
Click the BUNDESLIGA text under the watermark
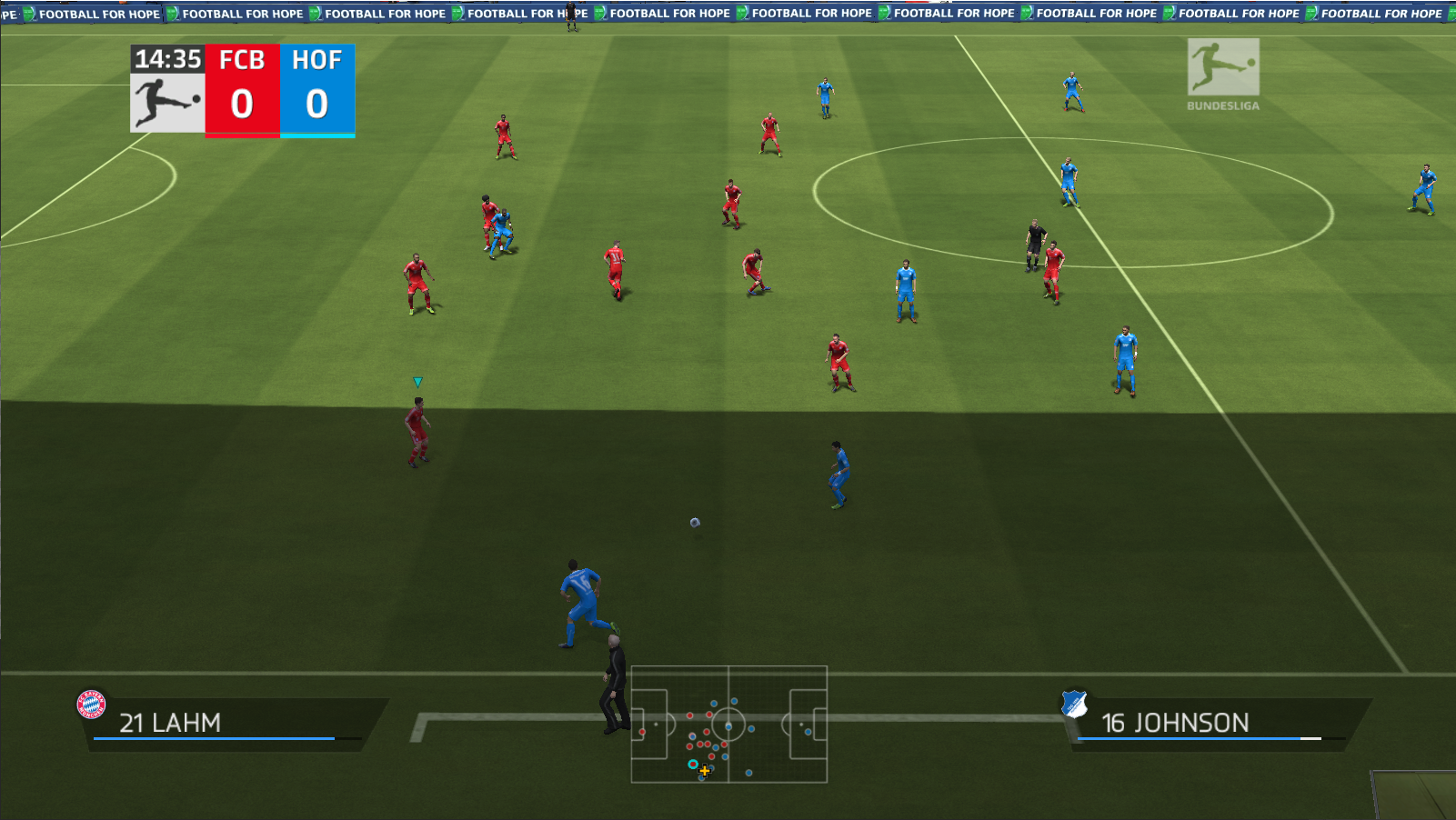1221,105
